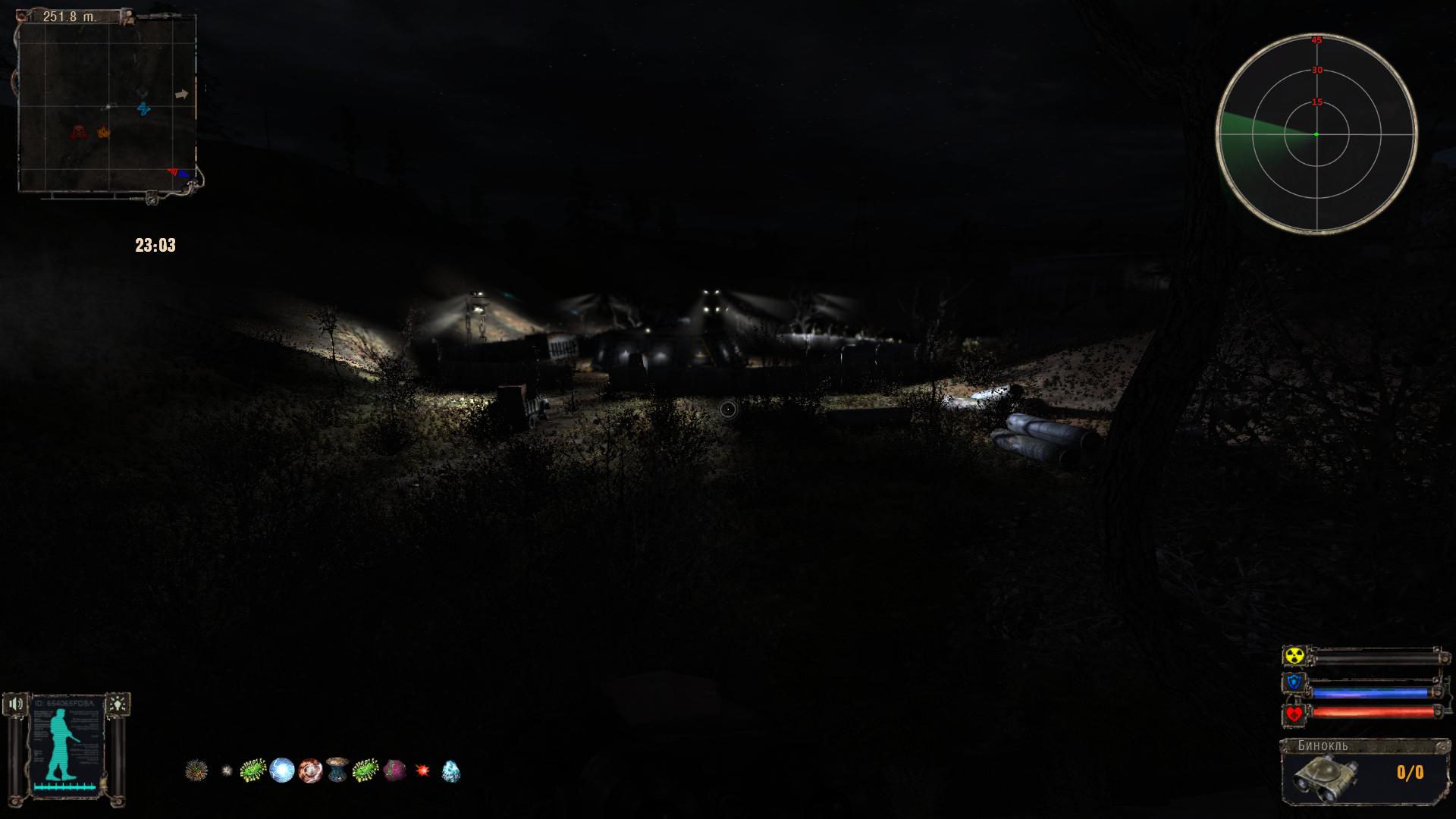The width and height of the screenshot is (1456, 819).
Task: Select the blue electric orb artifact
Action: pyautogui.click(x=281, y=770)
